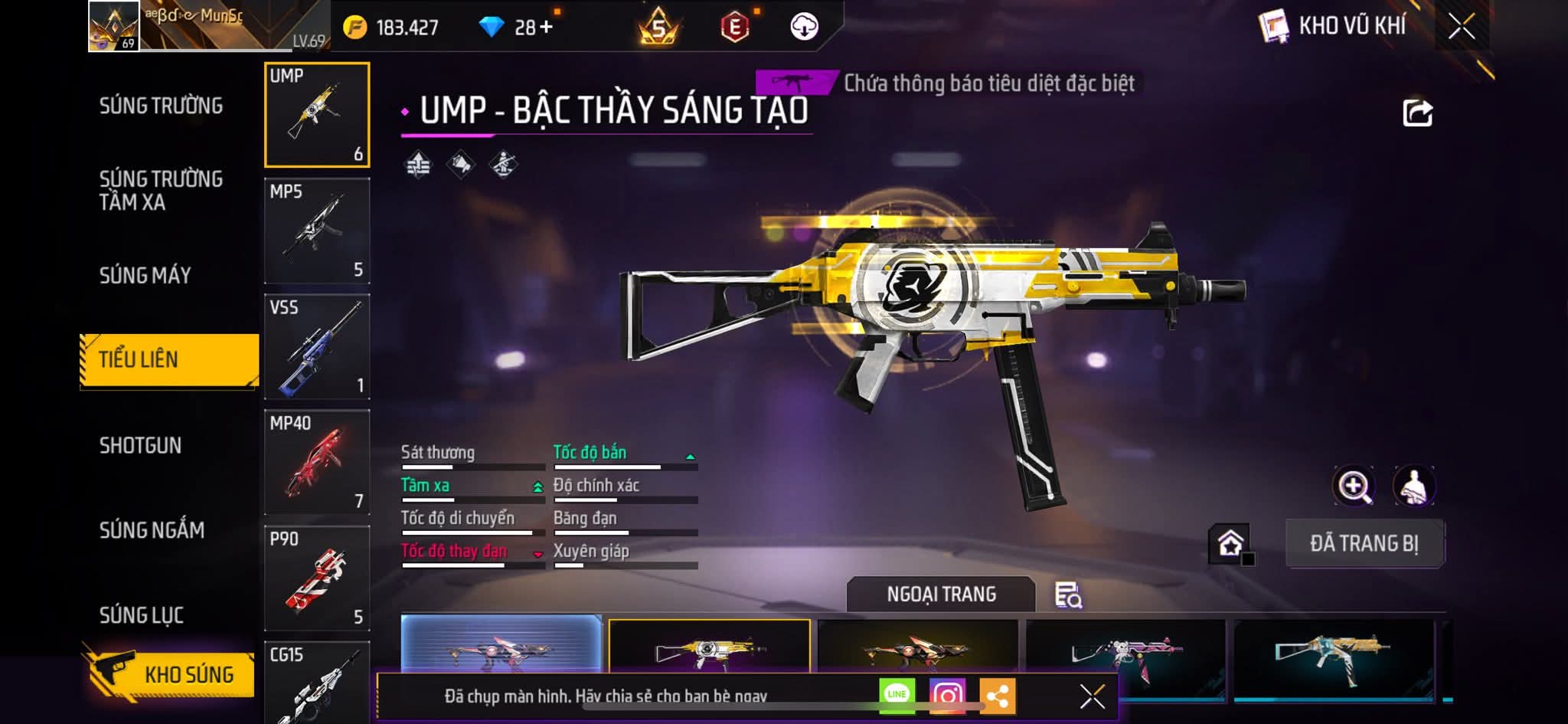
Task: Switch to the Súng Lục category
Action: 141,614
